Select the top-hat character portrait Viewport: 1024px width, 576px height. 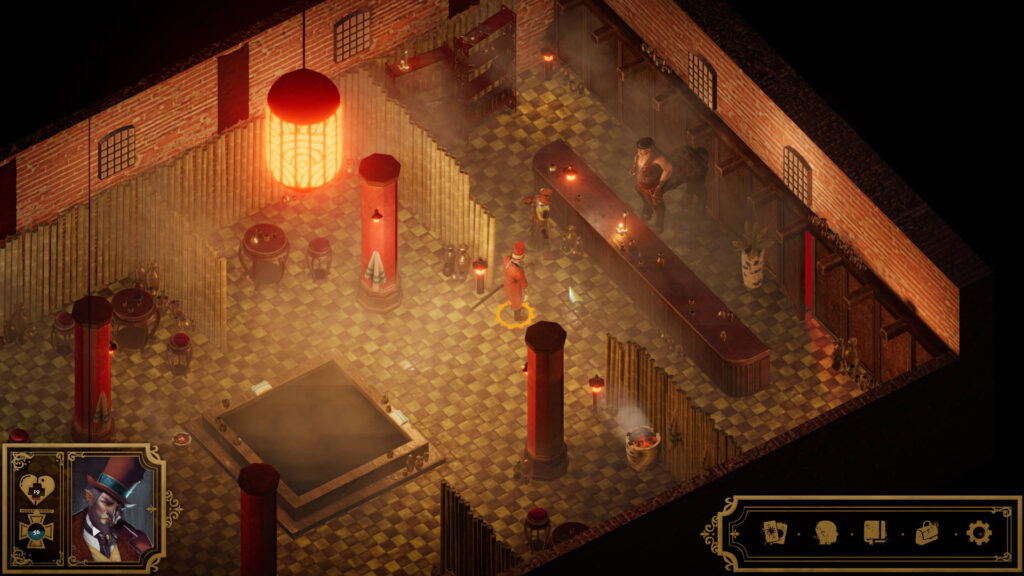(112, 508)
